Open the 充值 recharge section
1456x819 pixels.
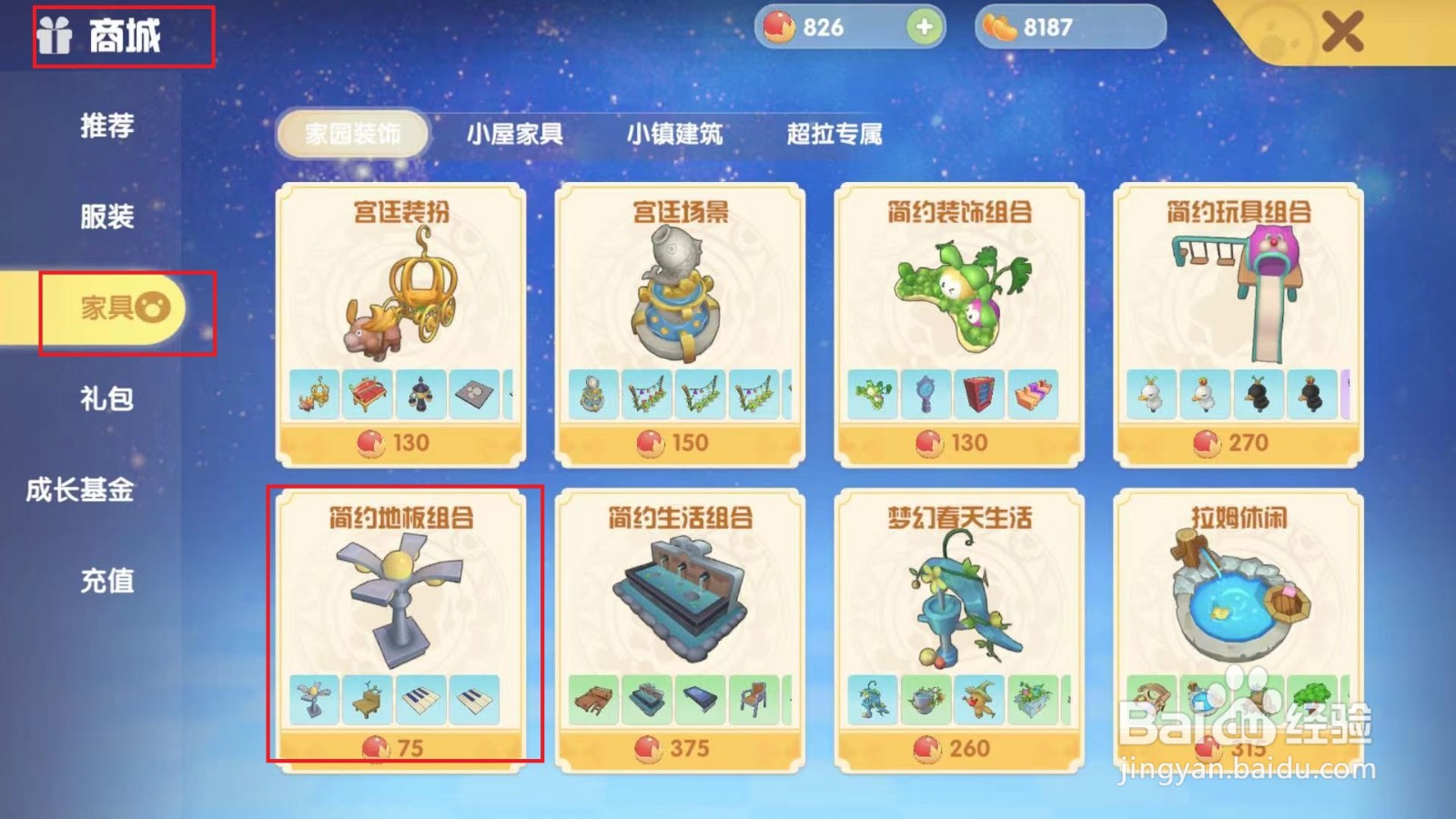109,580
